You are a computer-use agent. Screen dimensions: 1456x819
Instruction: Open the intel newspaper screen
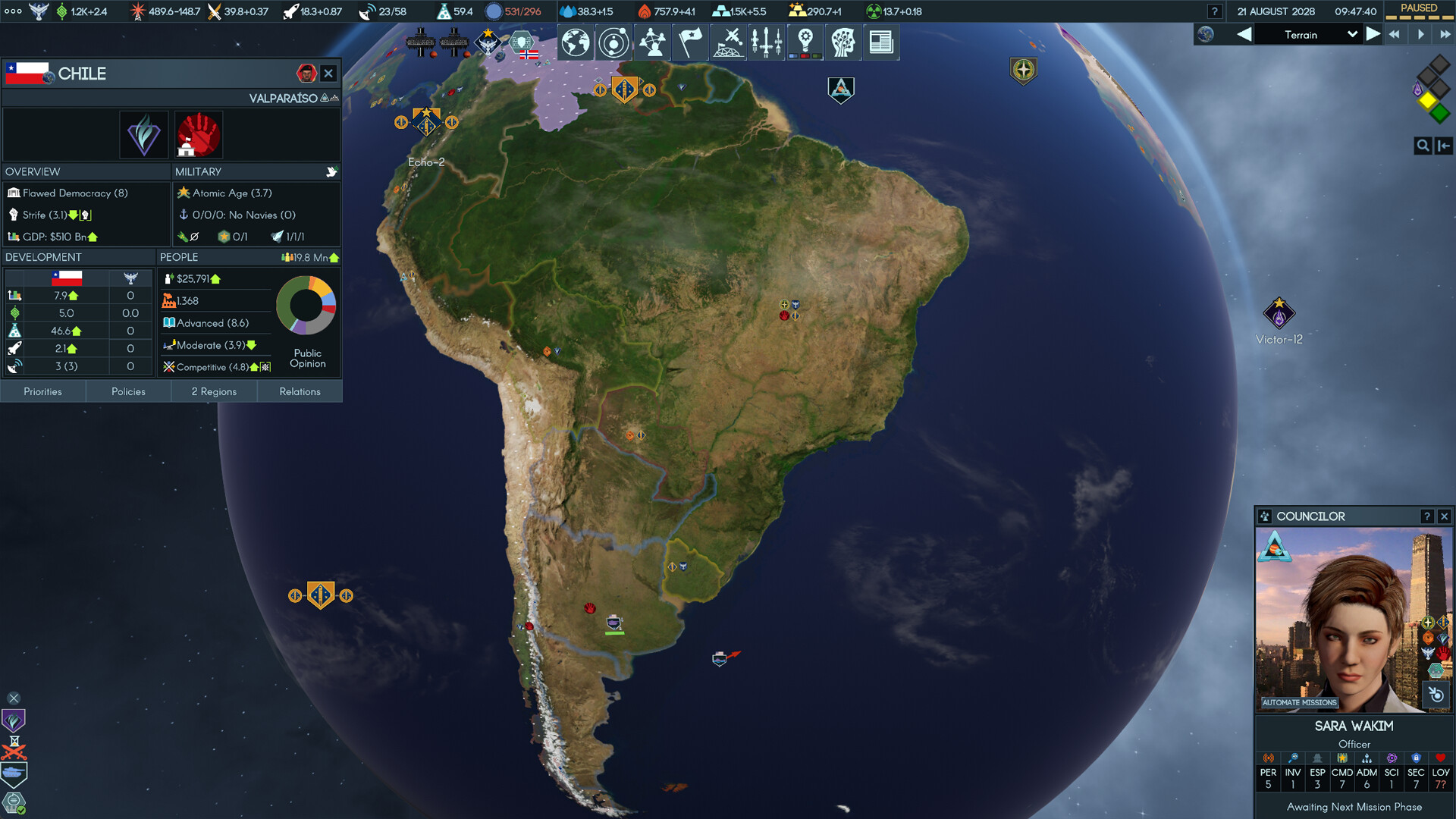[x=881, y=42]
